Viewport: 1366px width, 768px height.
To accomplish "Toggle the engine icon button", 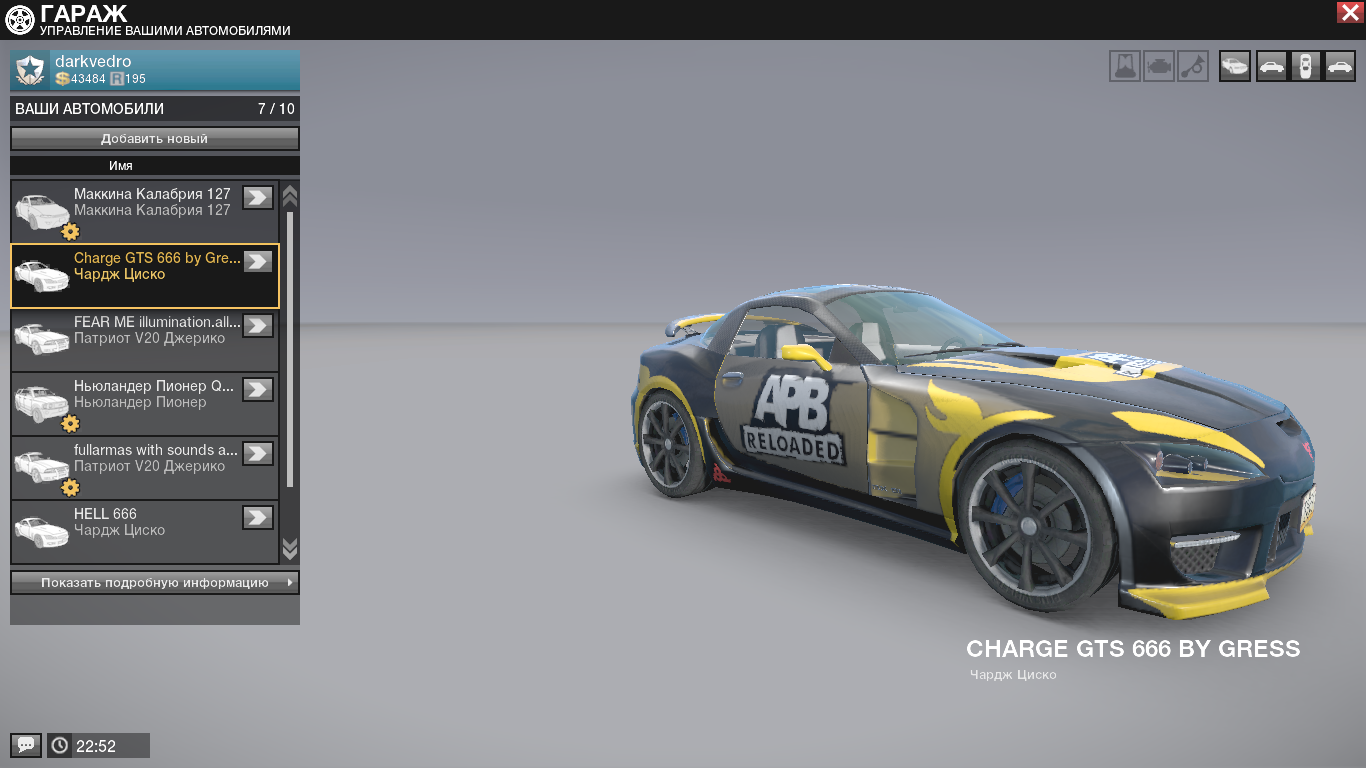I will pos(1159,67).
